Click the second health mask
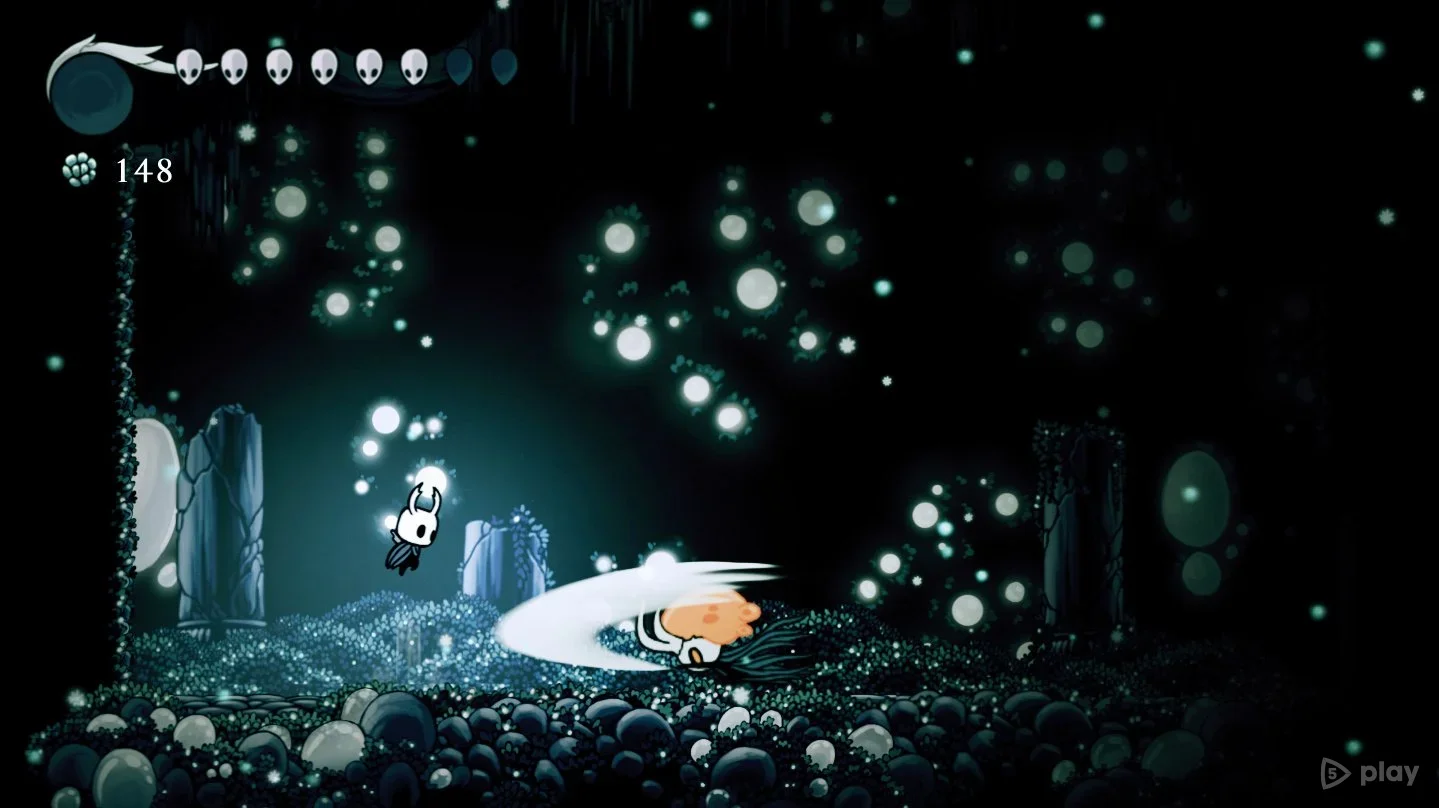1439x808 pixels. (x=235, y=68)
